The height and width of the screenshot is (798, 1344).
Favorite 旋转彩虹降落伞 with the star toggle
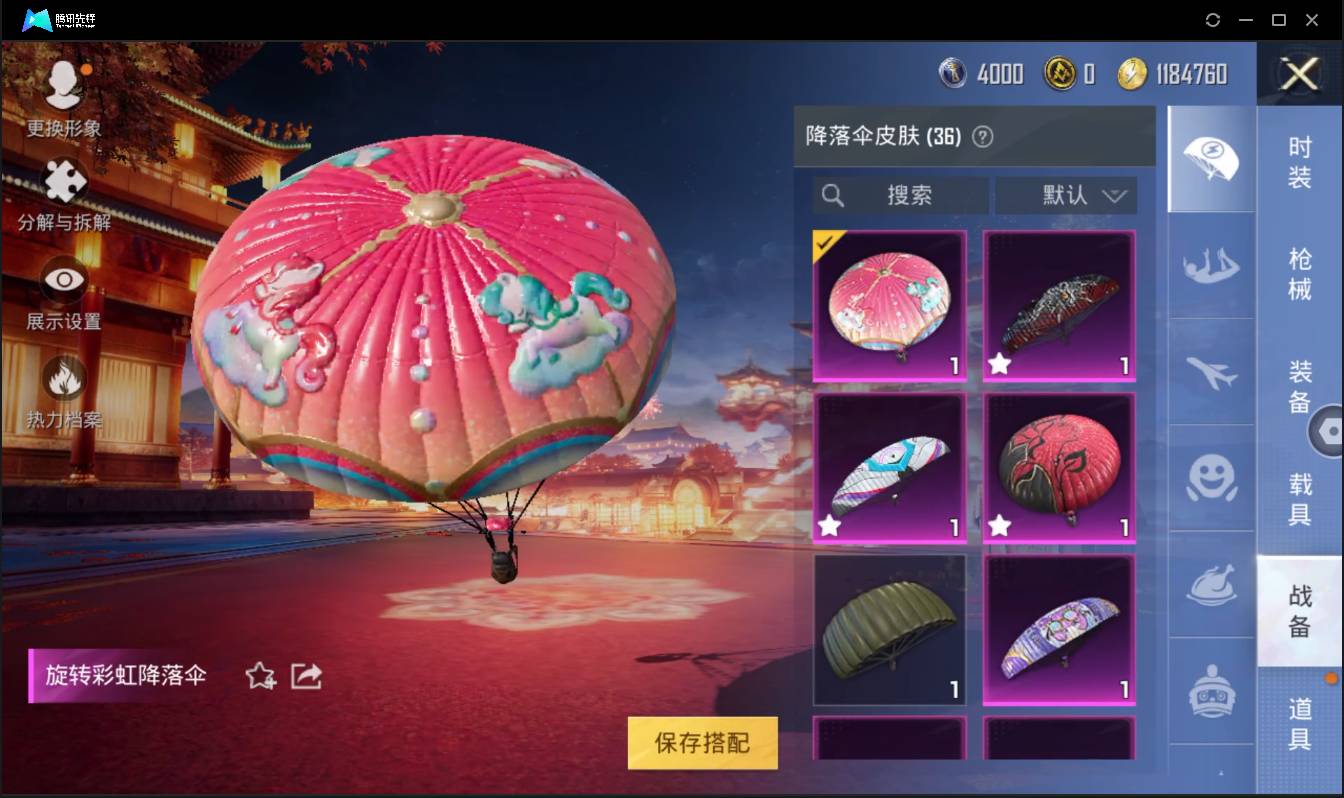point(259,677)
